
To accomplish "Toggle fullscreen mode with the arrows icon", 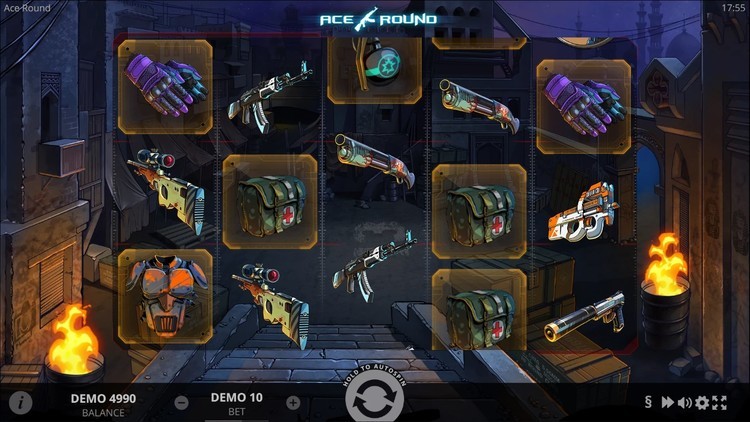I will click(x=719, y=402).
